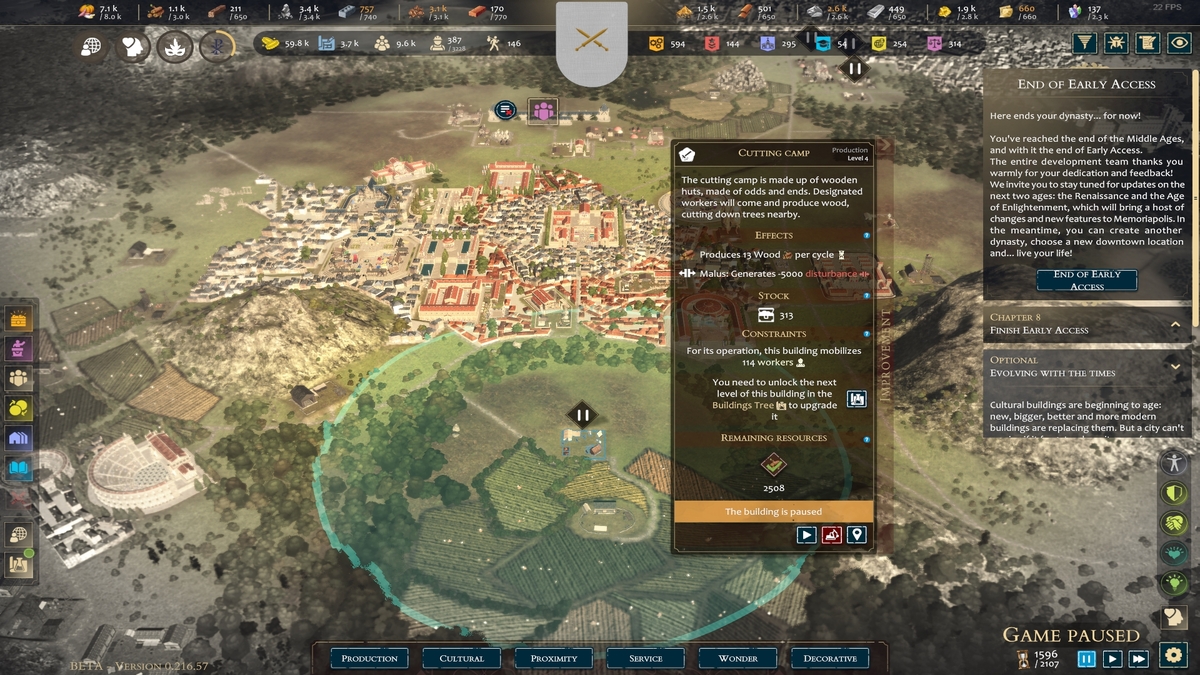1200x675 pixels.
Task: Open the settings gear menu
Action: point(1174,656)
